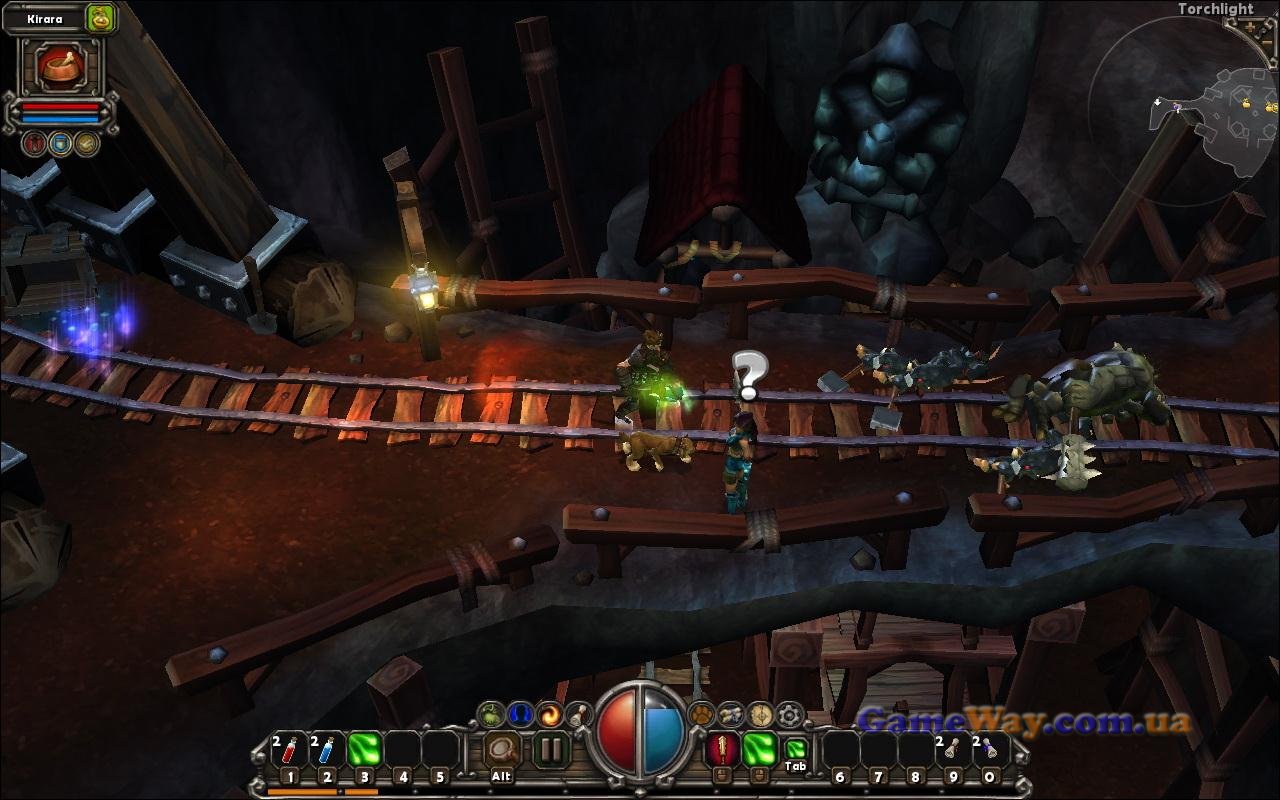Click the magnifying glass Alt button
This screenshot has width=1280, height=800.
pos(502,749)
